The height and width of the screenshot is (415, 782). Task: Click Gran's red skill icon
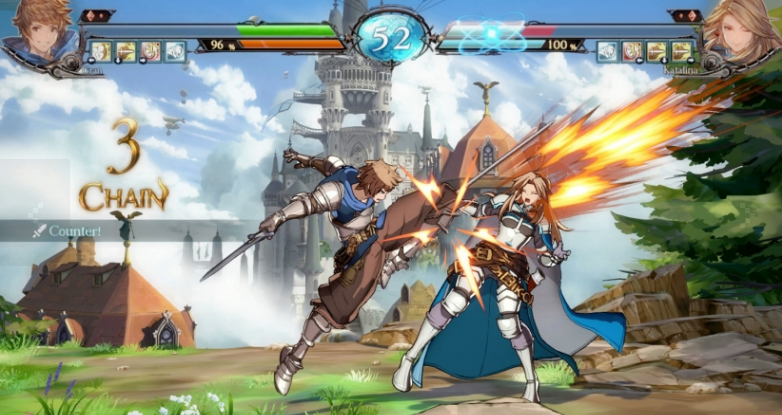point(150,51)
